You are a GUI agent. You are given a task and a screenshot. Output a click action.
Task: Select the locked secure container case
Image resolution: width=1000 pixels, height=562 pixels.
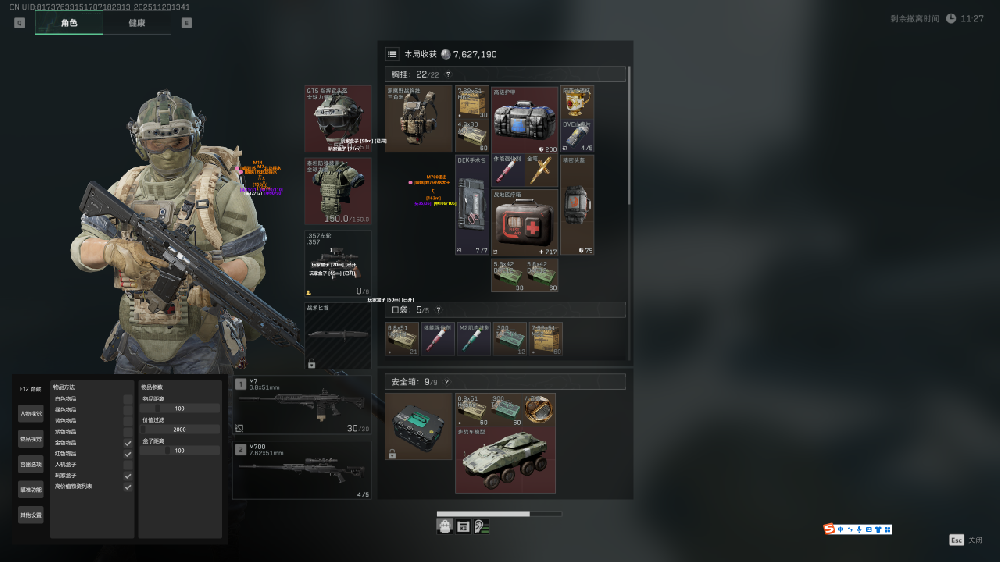[x=418, y=425]
